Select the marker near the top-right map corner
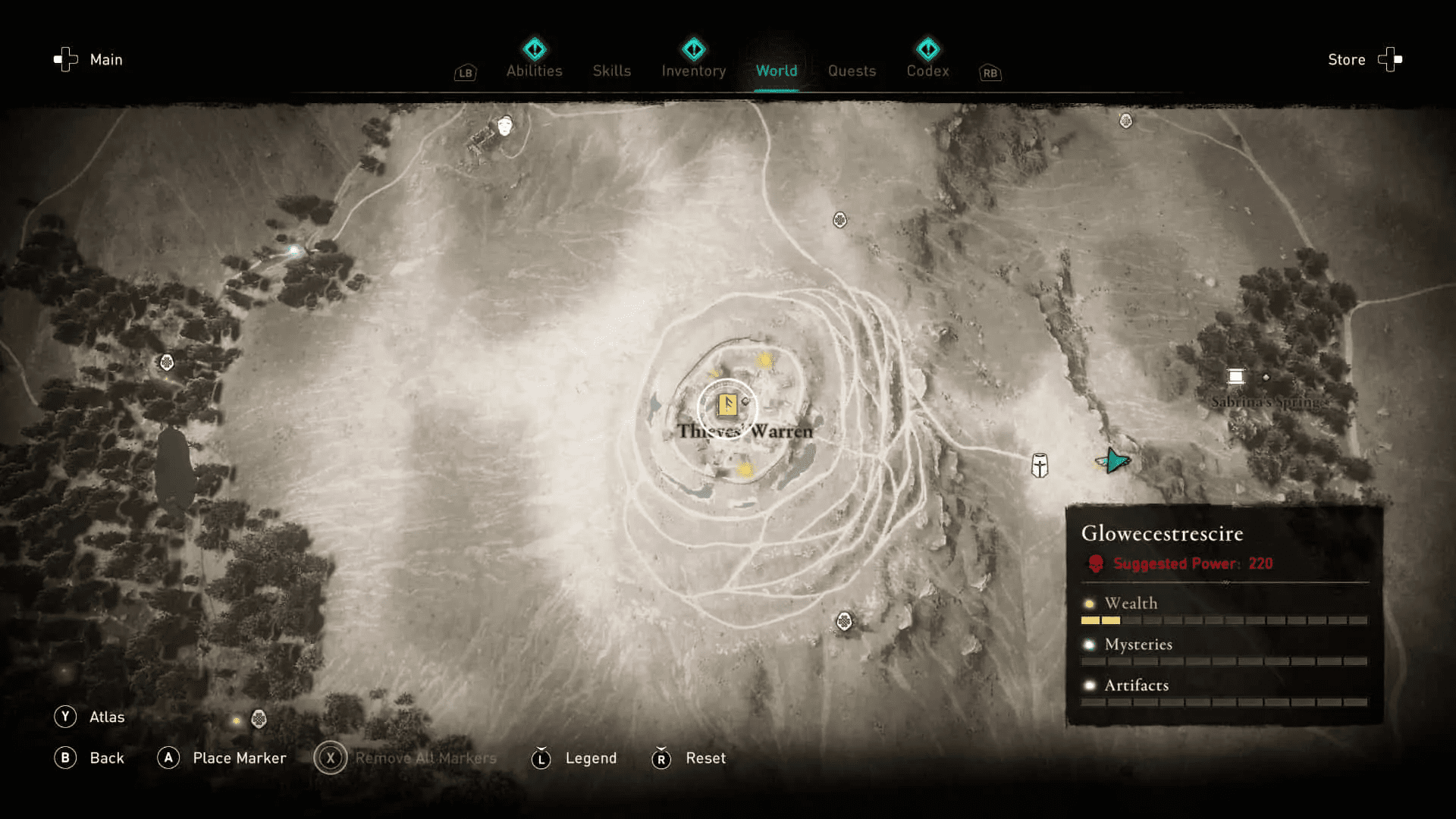This screenshot has width=1456, height=819. 1125,119
